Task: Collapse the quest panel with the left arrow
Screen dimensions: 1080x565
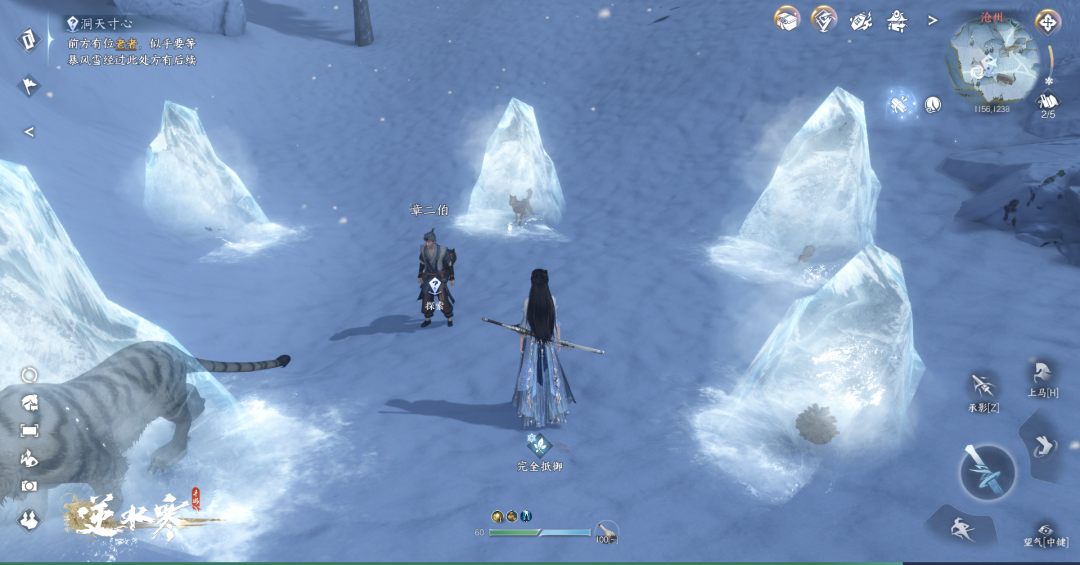Action: coord(29,132)
